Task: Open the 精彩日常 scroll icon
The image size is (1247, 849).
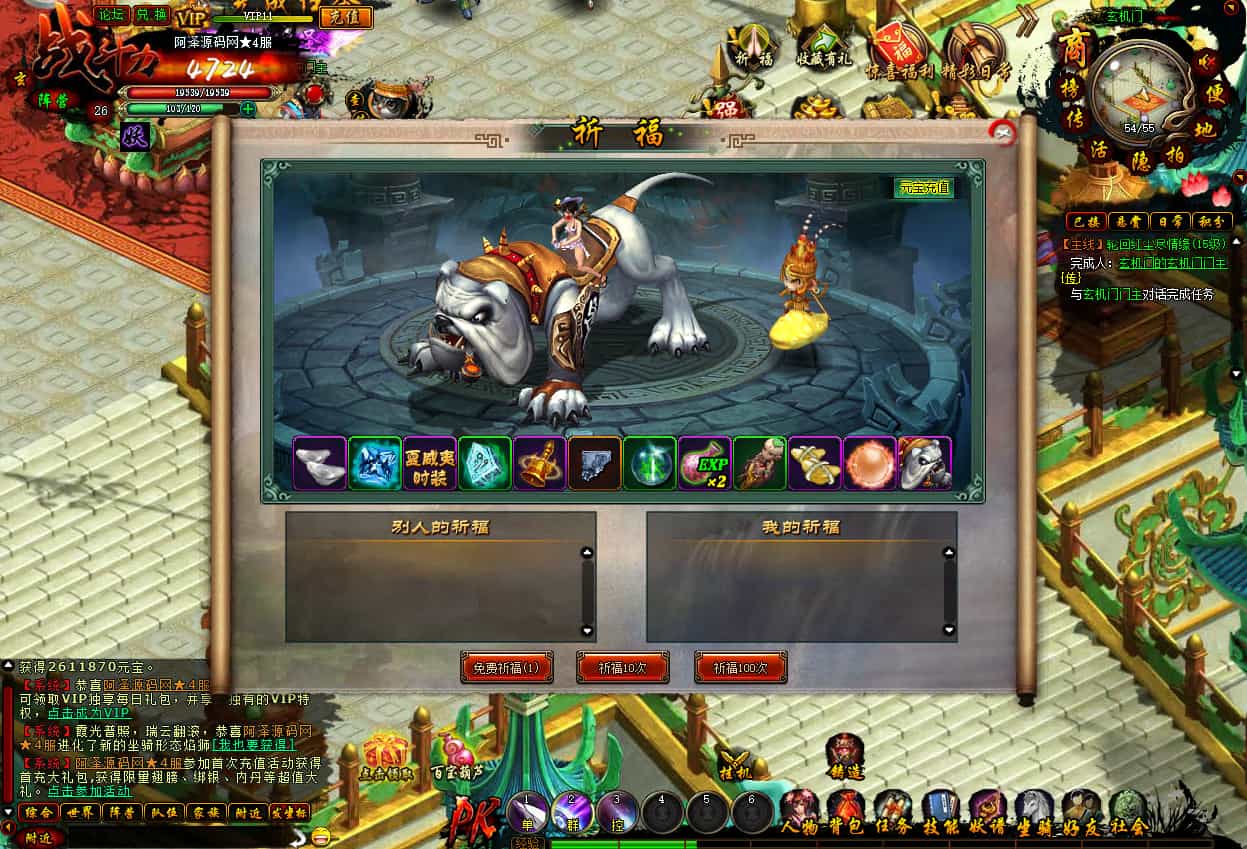Action: click(972, 47)
